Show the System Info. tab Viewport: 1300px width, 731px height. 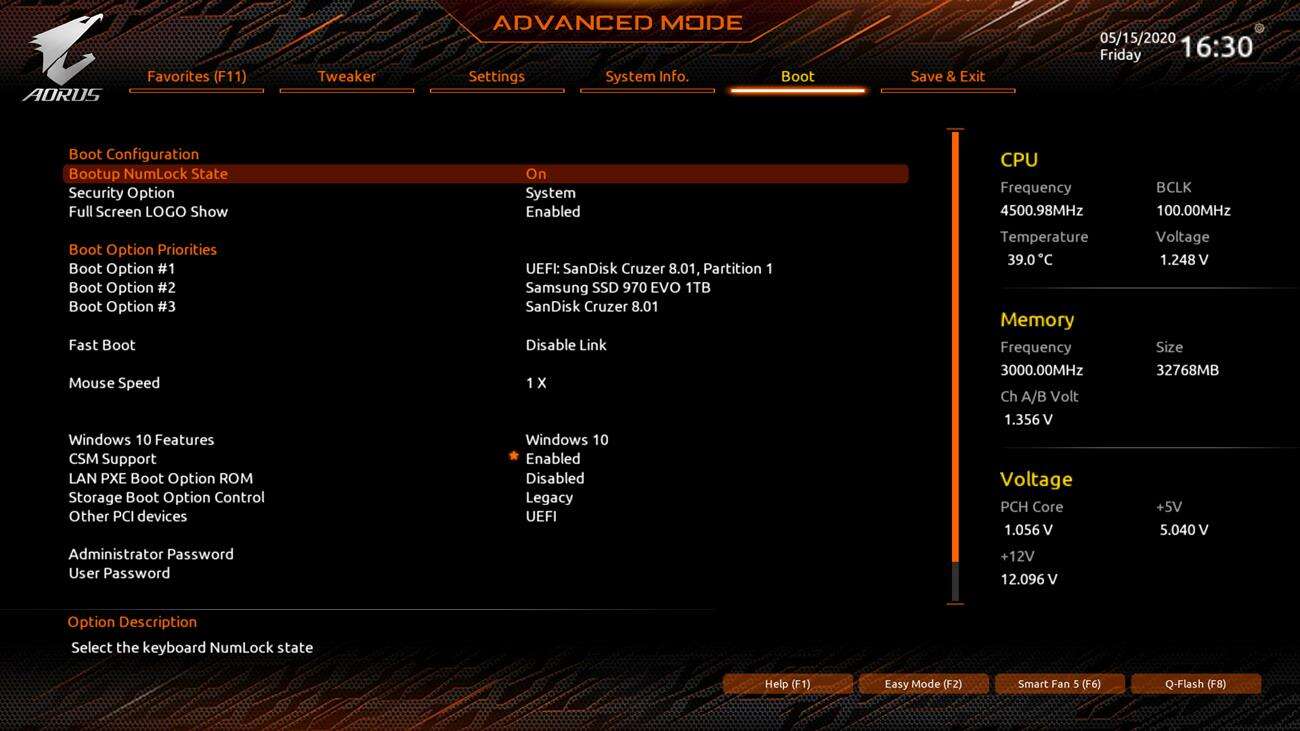pos(647,76)
